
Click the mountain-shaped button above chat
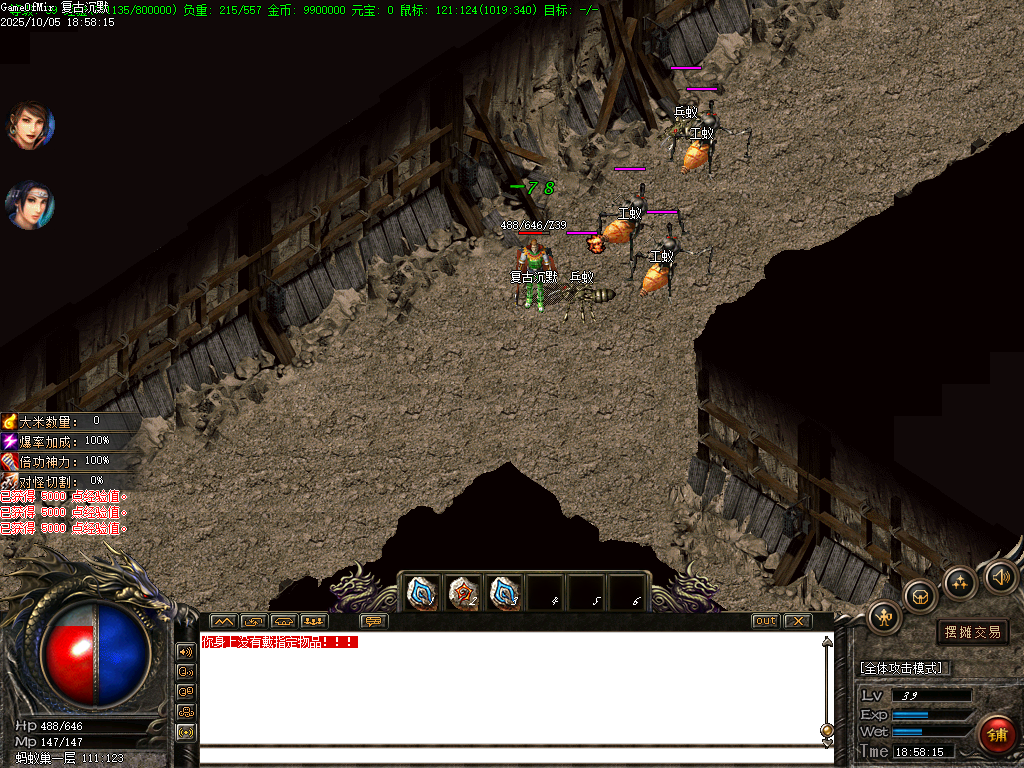(222, 621)
